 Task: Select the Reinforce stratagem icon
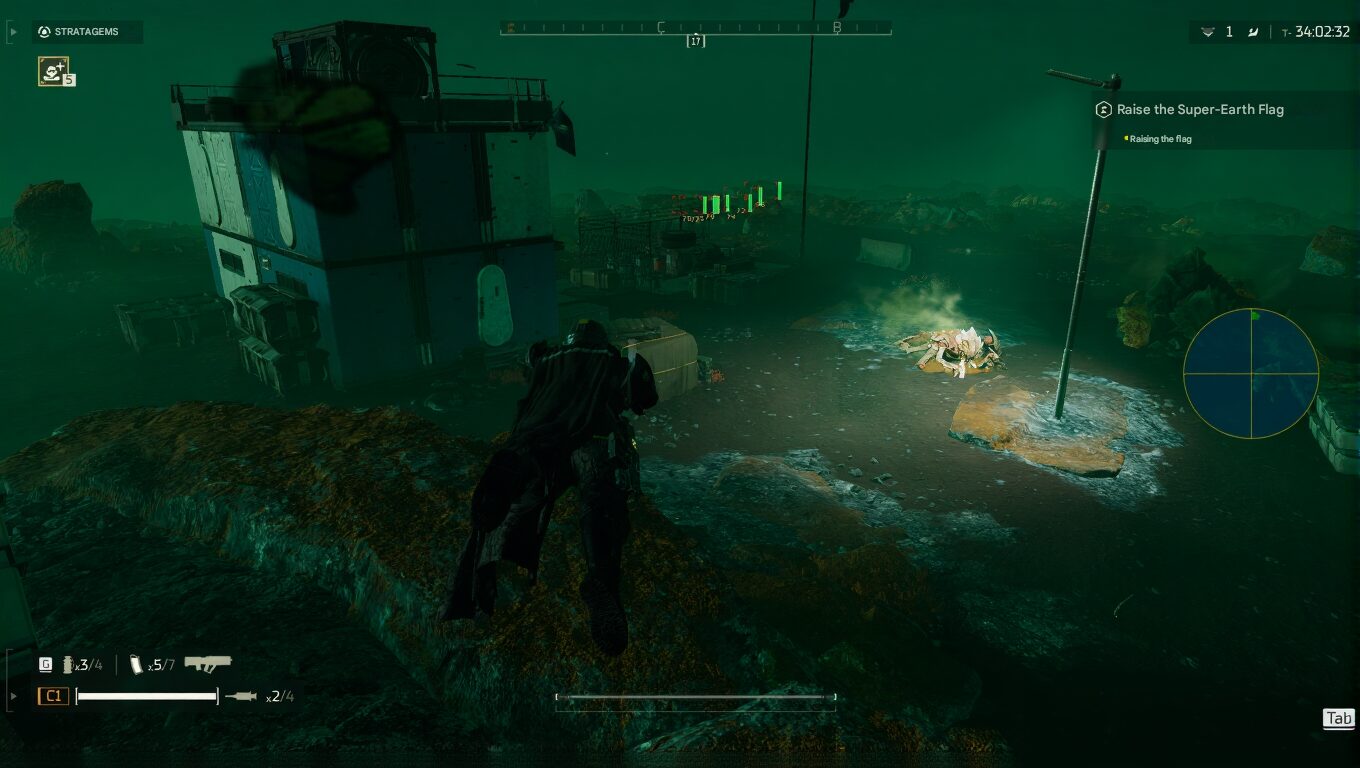click(x=53, y=70)
